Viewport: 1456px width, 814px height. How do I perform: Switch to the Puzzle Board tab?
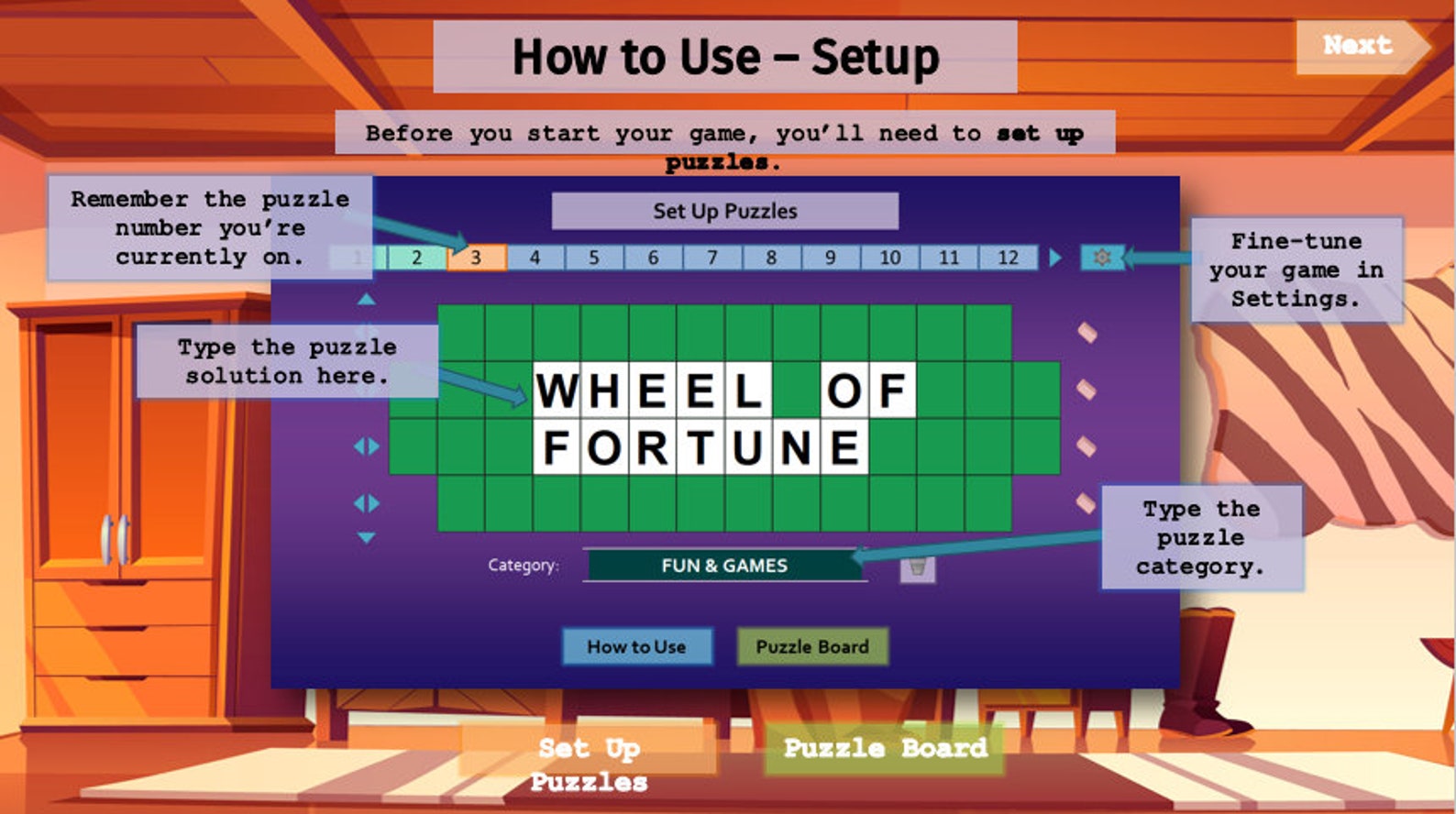812,646
